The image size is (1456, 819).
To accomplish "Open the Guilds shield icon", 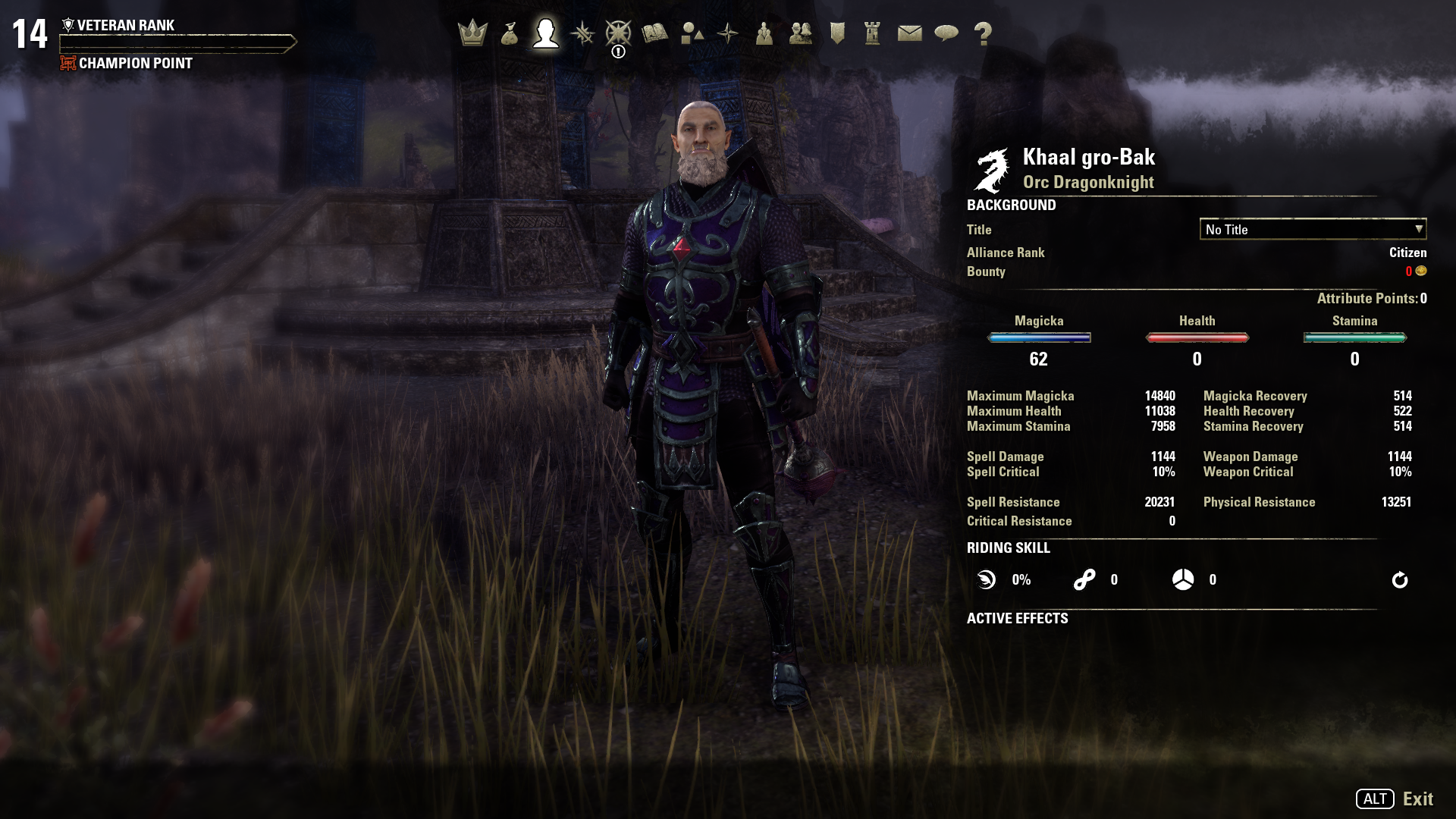I will click(x=837, y=33).
